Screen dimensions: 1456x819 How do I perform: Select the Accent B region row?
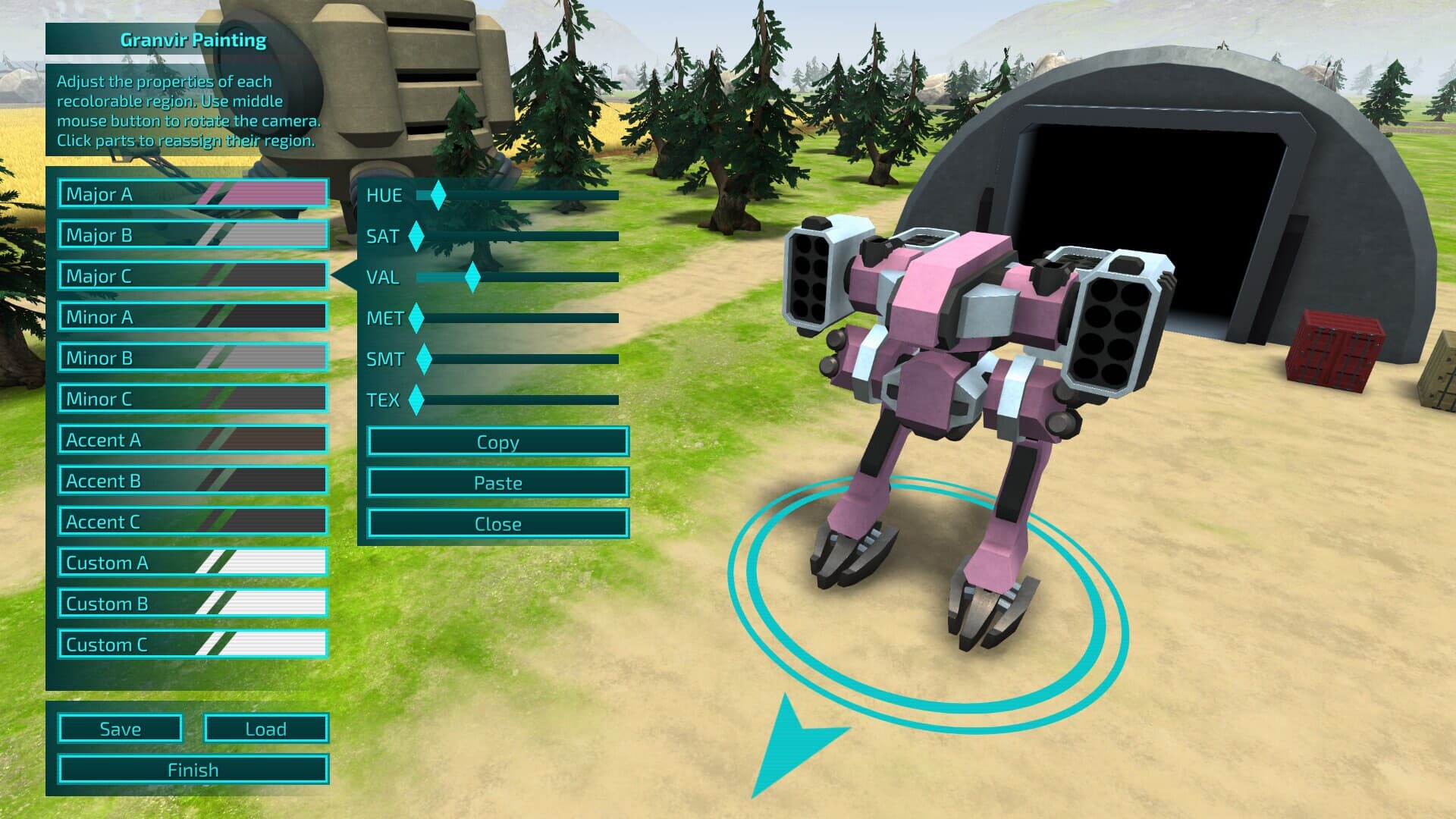(193, 481)
